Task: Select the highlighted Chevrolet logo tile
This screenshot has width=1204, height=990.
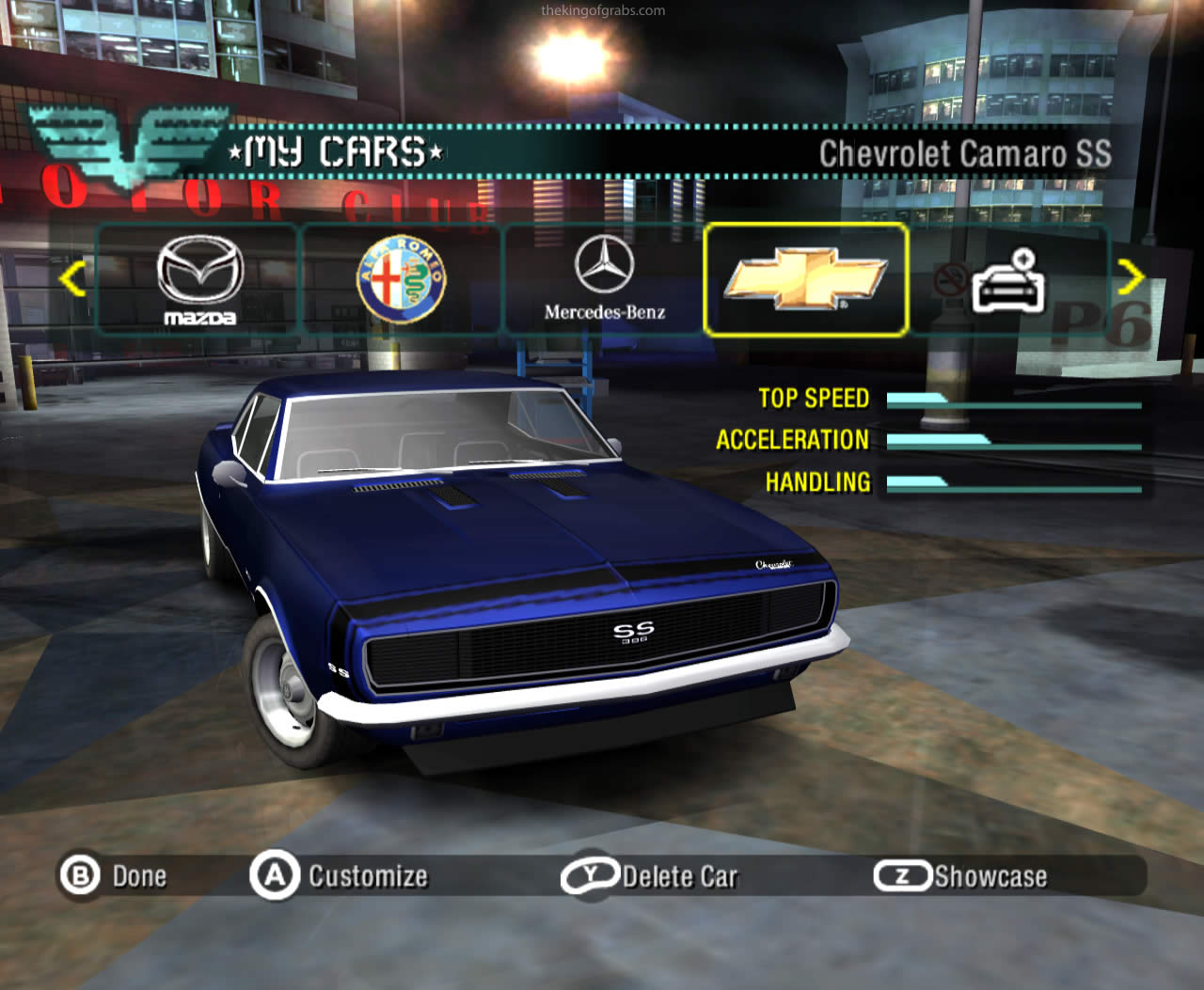Action: [x=805, y=279]
